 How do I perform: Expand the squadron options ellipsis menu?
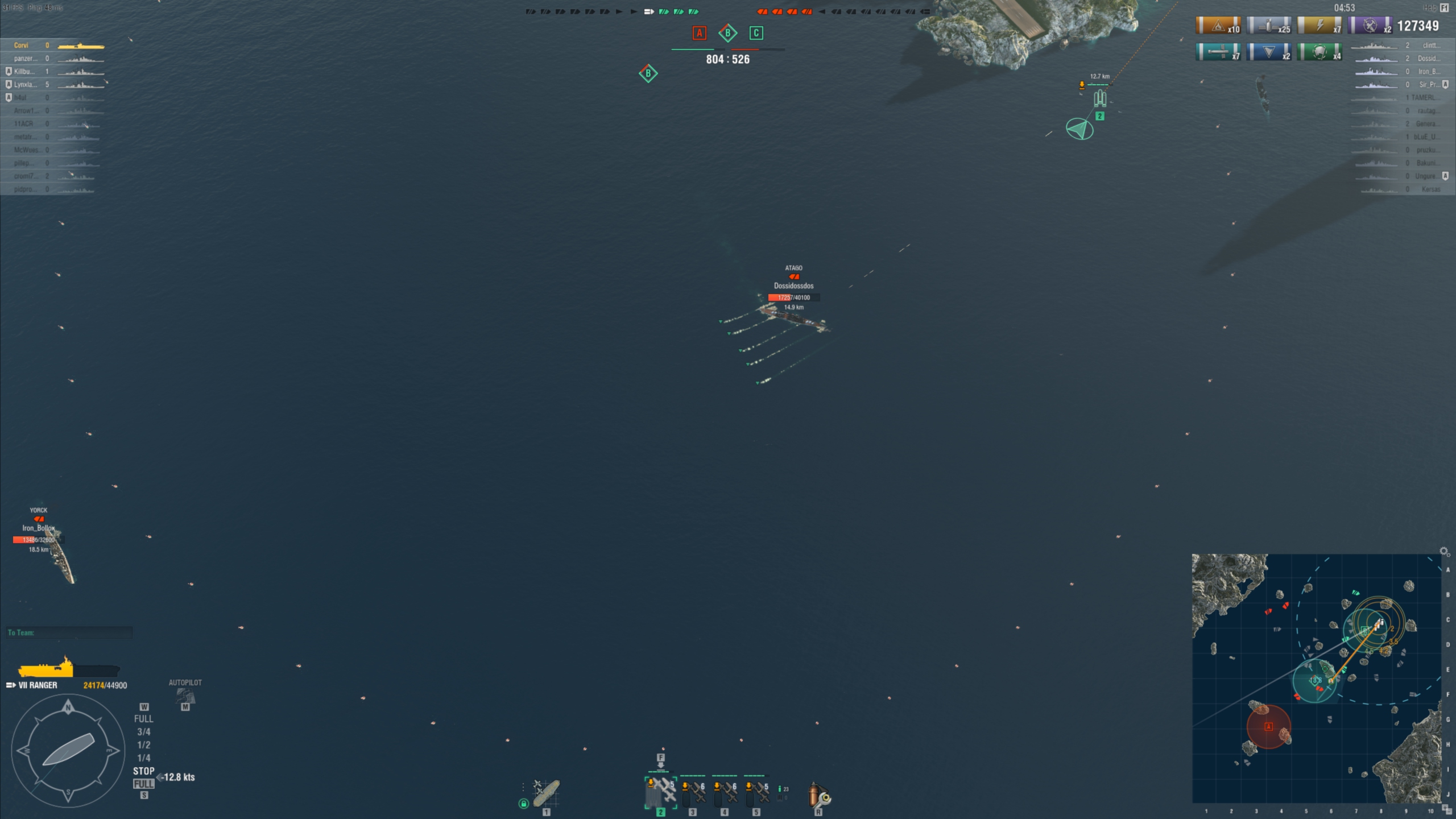tap(522, 788)
